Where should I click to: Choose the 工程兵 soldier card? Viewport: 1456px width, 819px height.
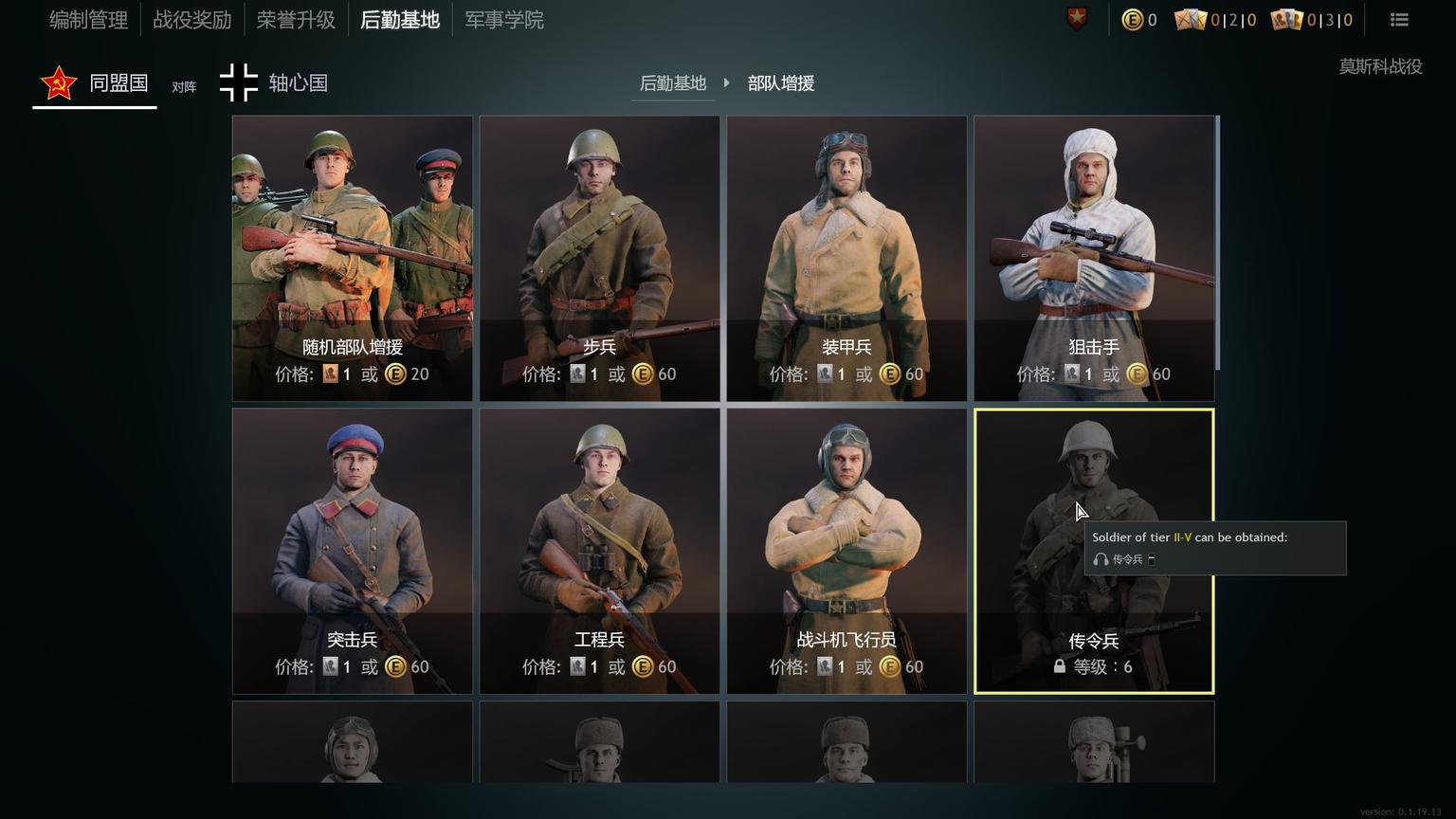click(599, 551)
